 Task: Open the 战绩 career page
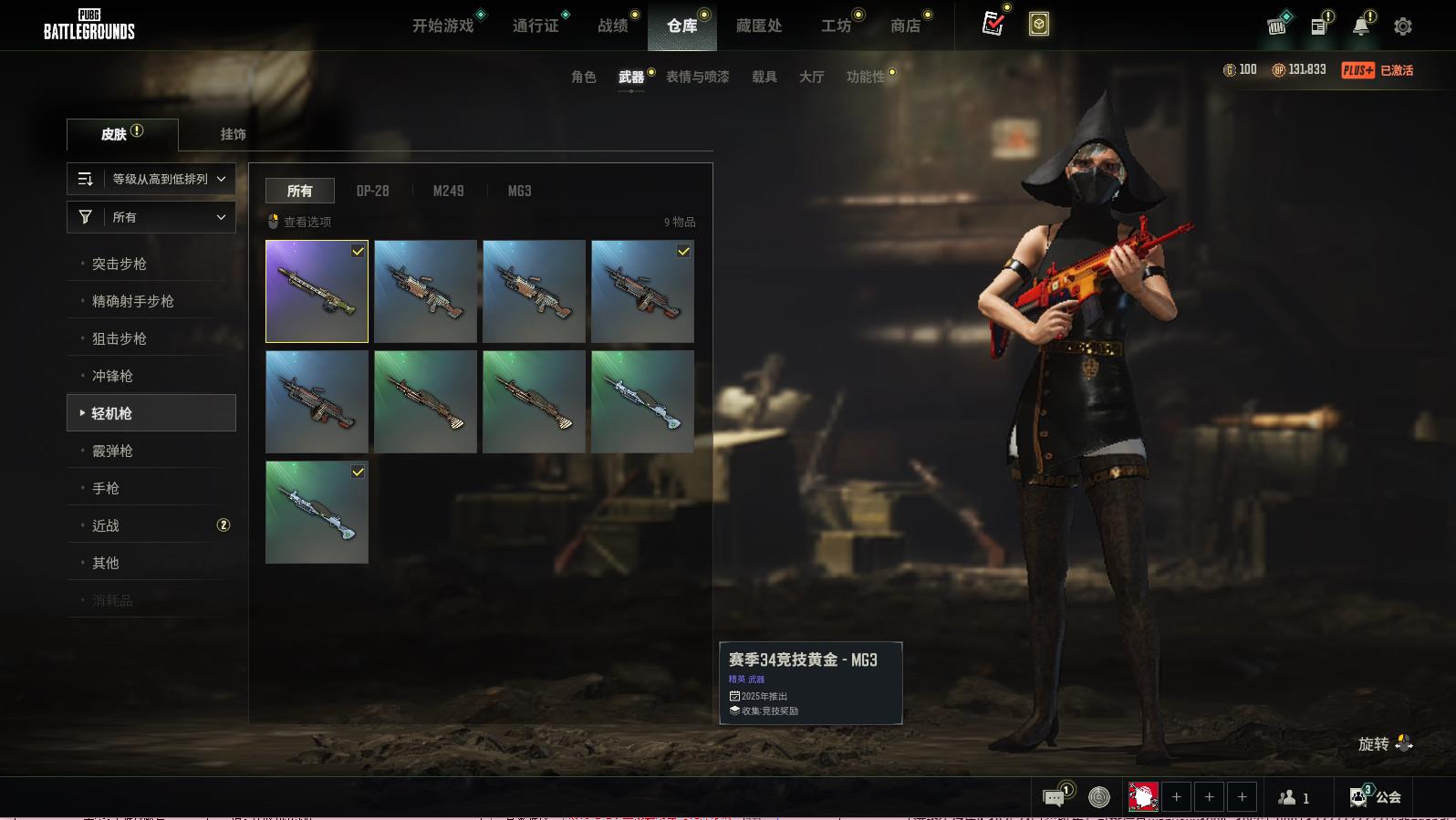pyautogui.click(x=612, y=26)
